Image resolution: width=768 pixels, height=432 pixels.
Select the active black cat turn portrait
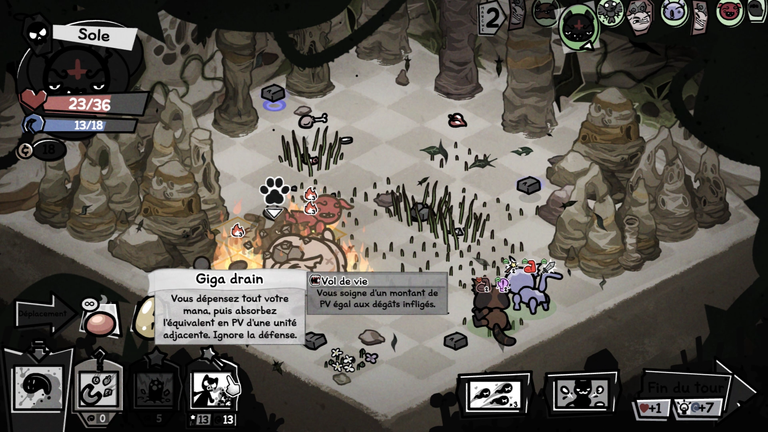(x=579, y=26)
